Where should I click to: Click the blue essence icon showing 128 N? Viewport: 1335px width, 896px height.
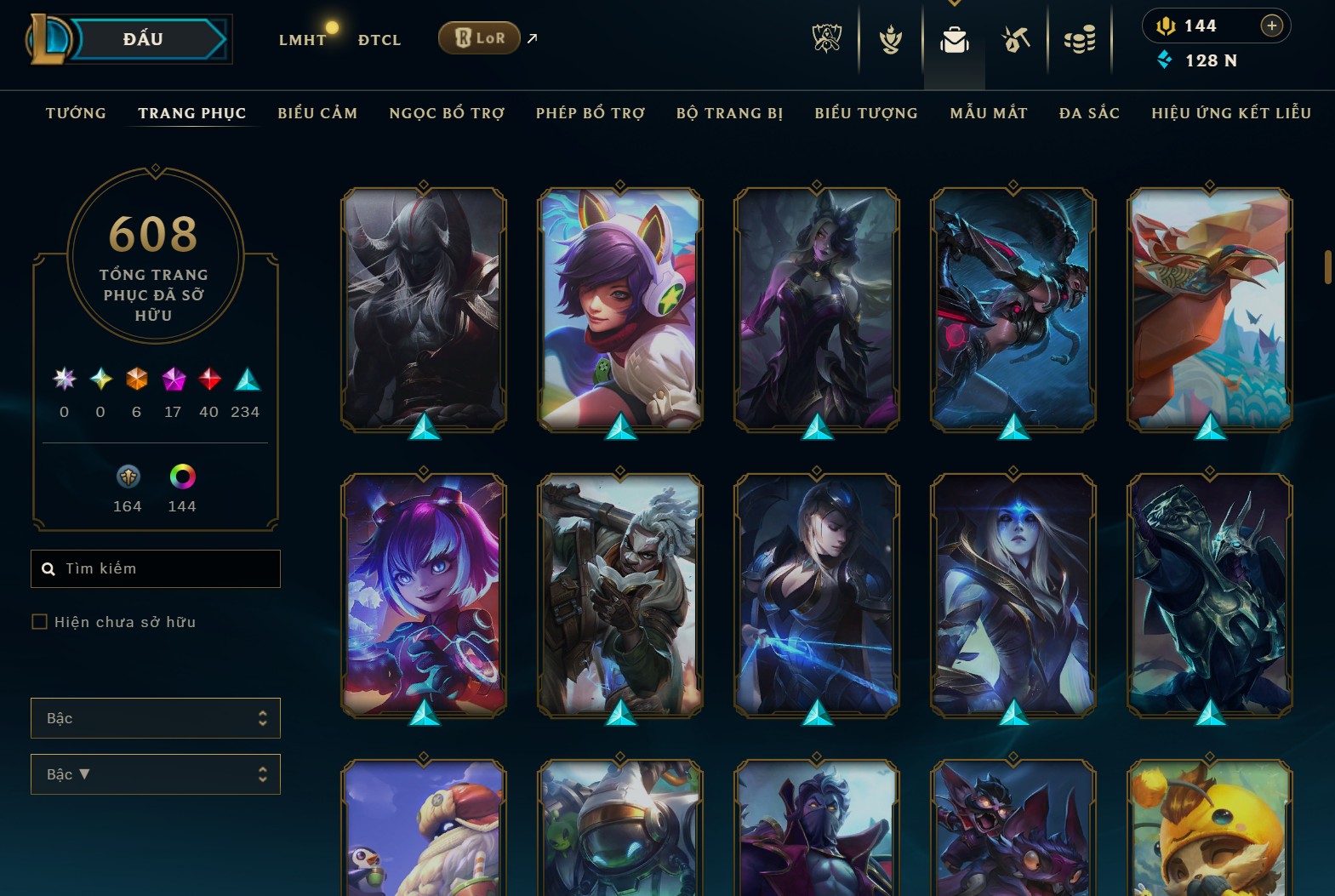[1166, 60]
